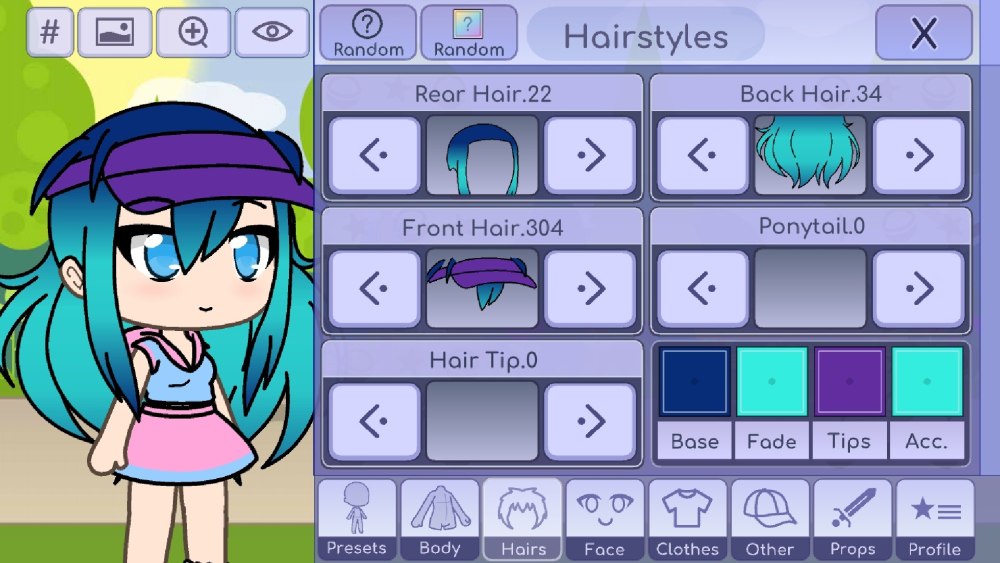Switch to the Presets tab
This screenshot has height=563, width=1000.
(x=356, y=519)
